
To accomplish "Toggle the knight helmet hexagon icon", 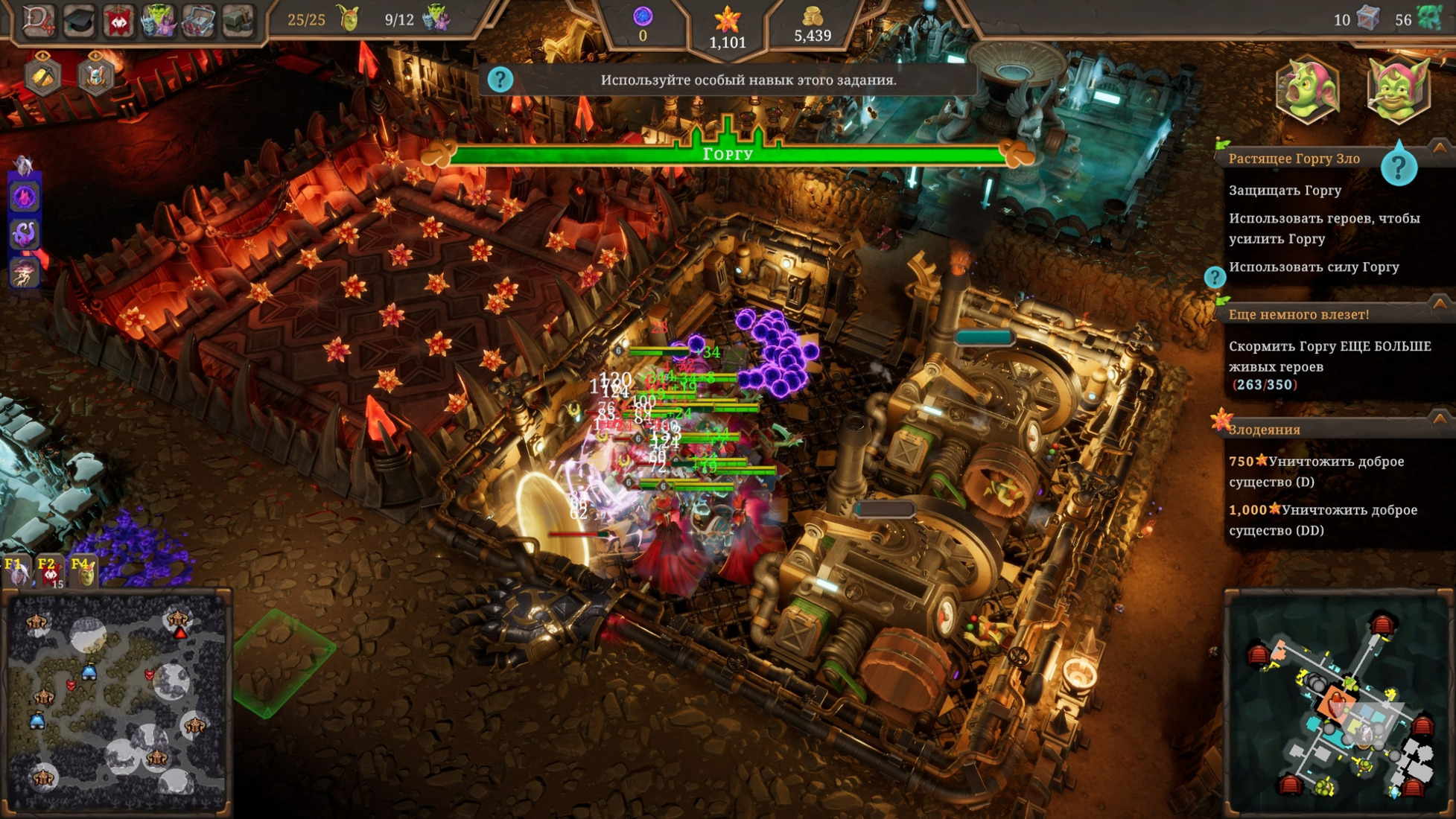I will tap(95, 75).
